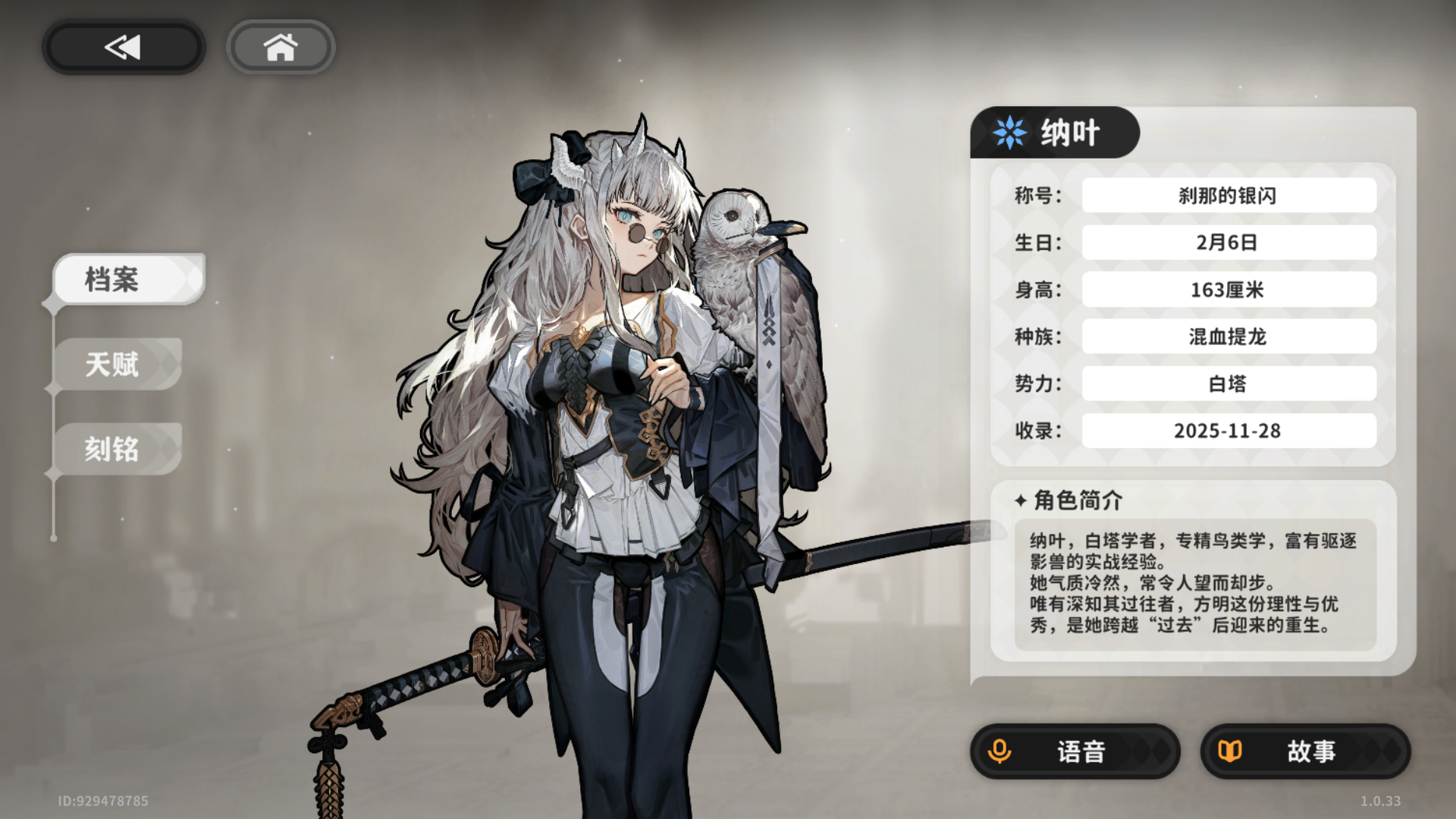Open the 语音 voice panel
The width and height of the screenshot is (1456, 819).
point(1077,752)
